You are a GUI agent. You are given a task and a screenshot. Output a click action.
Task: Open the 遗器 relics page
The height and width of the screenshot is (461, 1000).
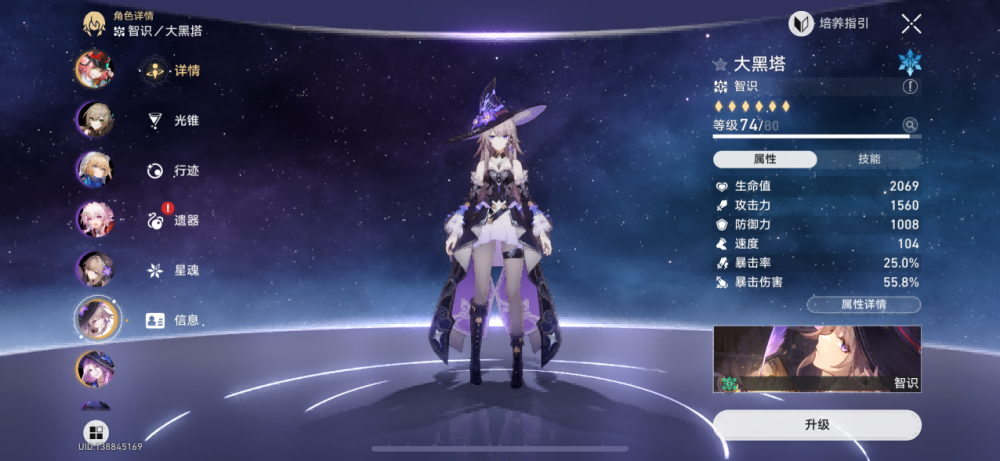(x=175, y=220)
